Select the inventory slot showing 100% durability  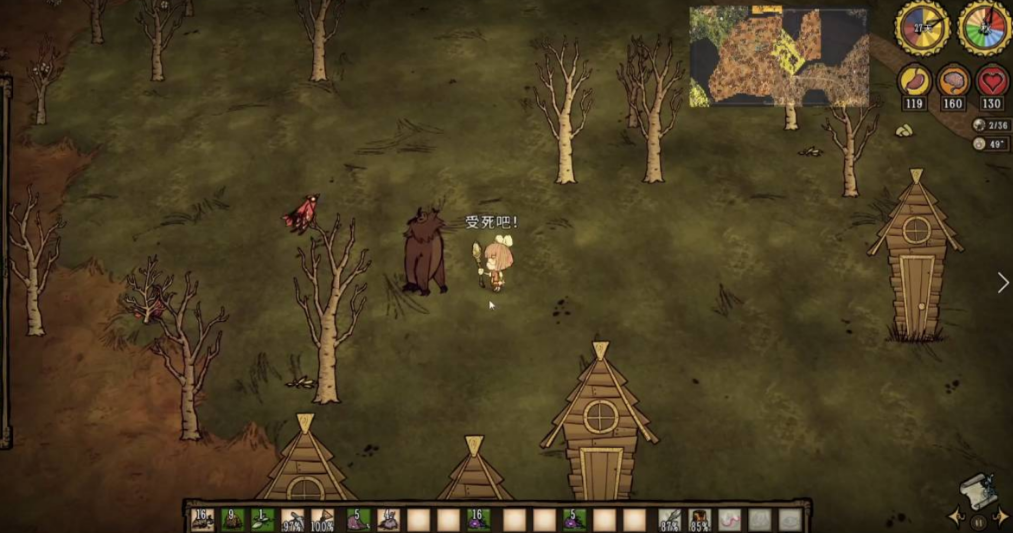[324, 520]
